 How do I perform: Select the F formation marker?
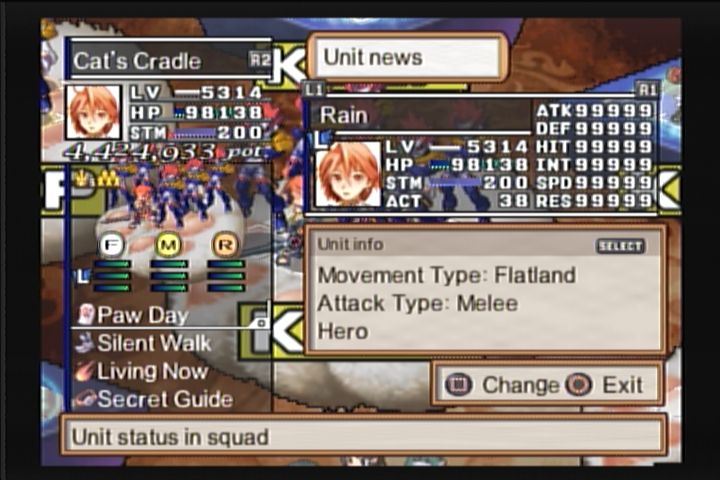coord(111,243)
